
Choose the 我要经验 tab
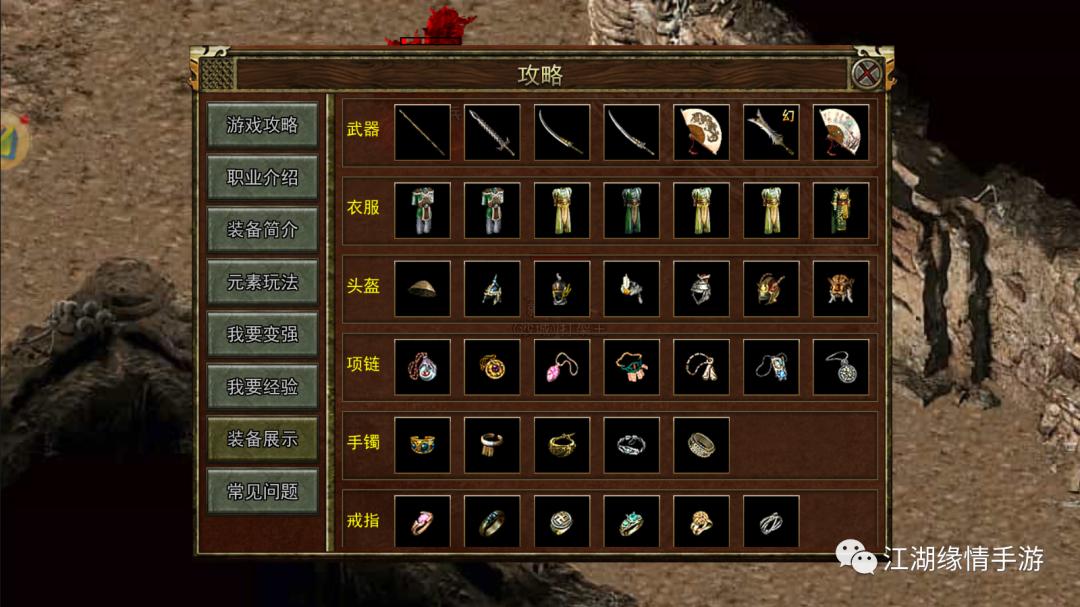(262, 386)
